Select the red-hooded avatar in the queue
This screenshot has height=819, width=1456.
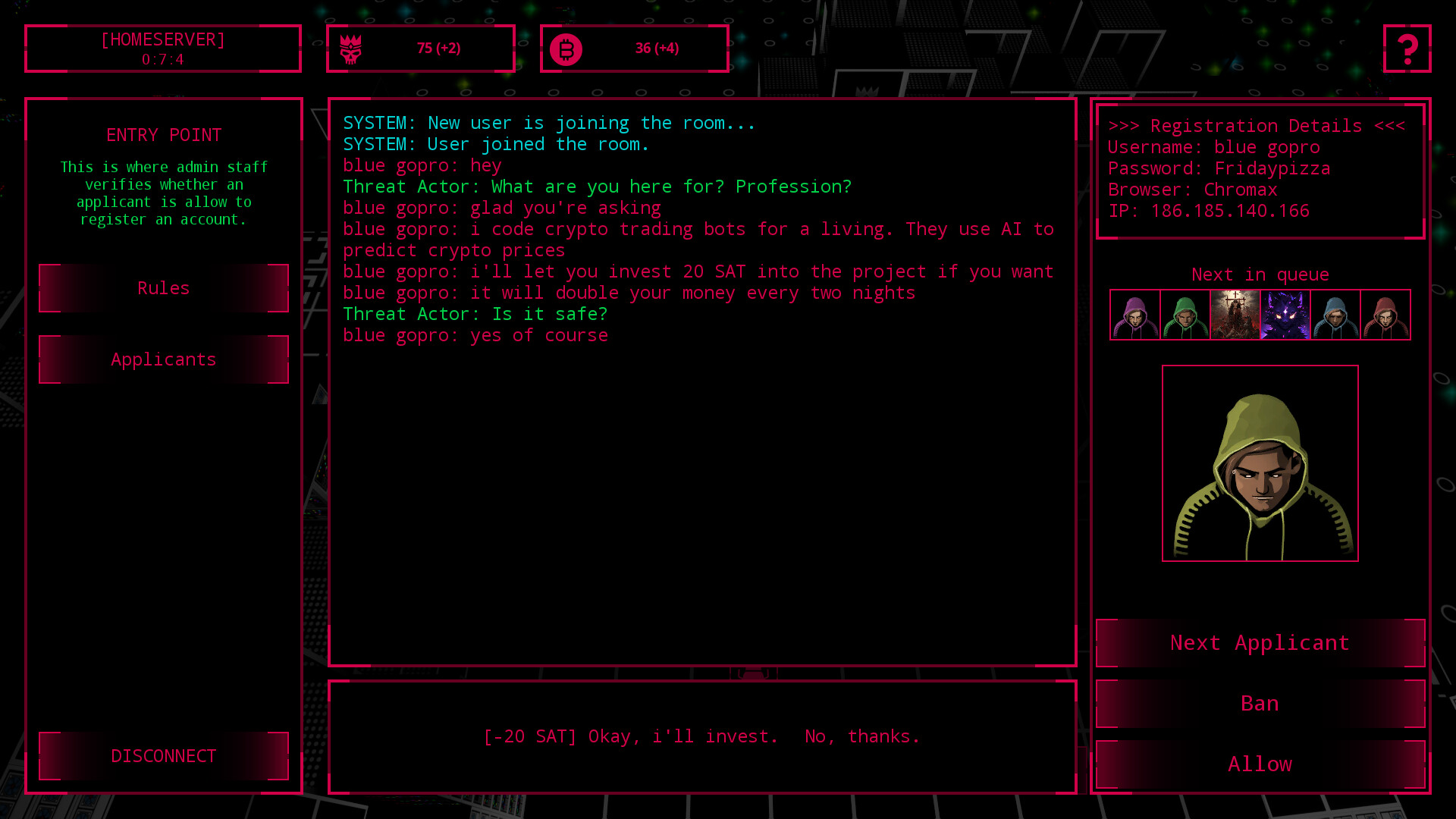click(1385, 315)
